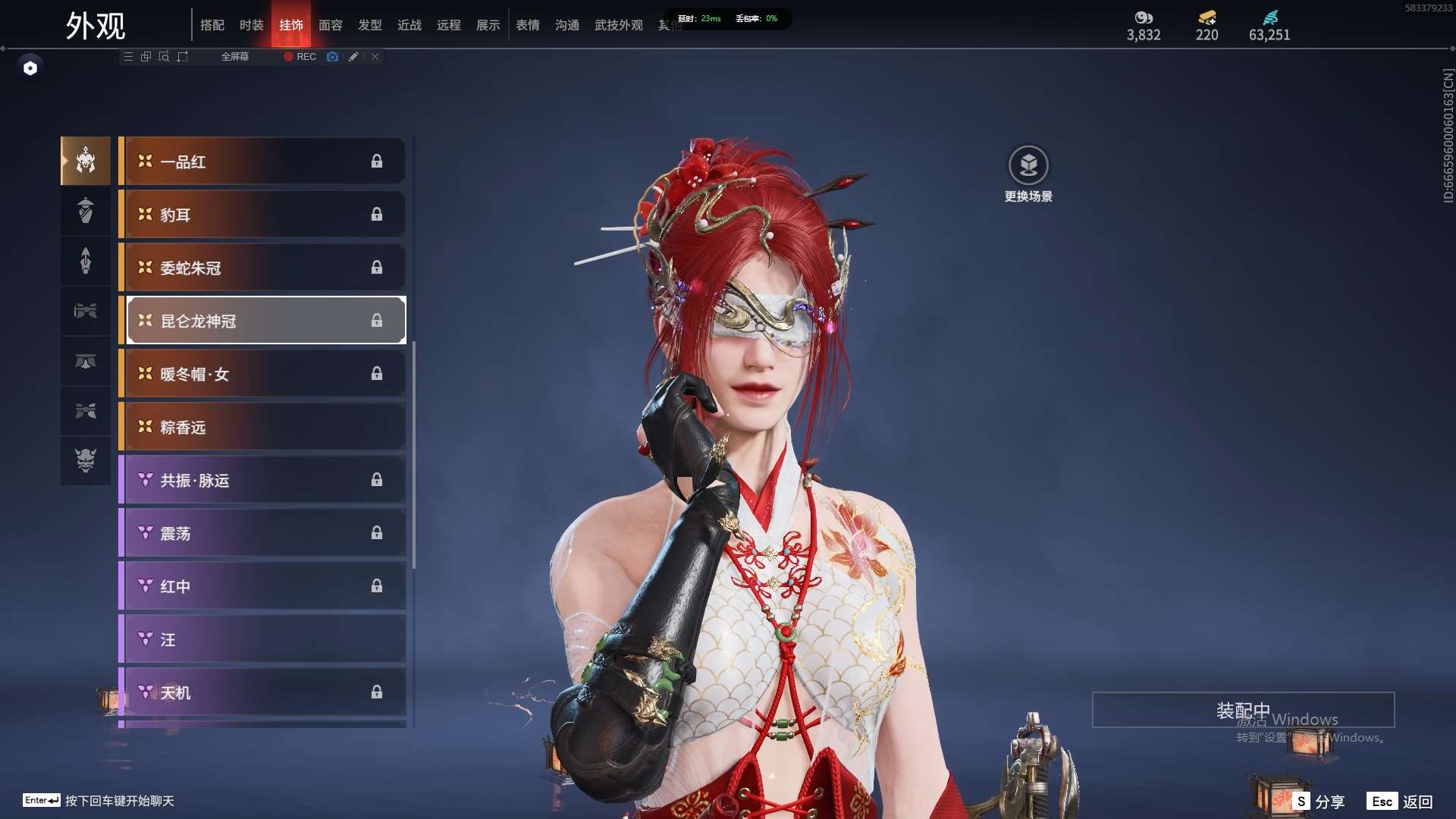1456x819 pixels.
Task: Open the 近战 weapon tab
Action: pyautogui.click(x=409, y=25)
